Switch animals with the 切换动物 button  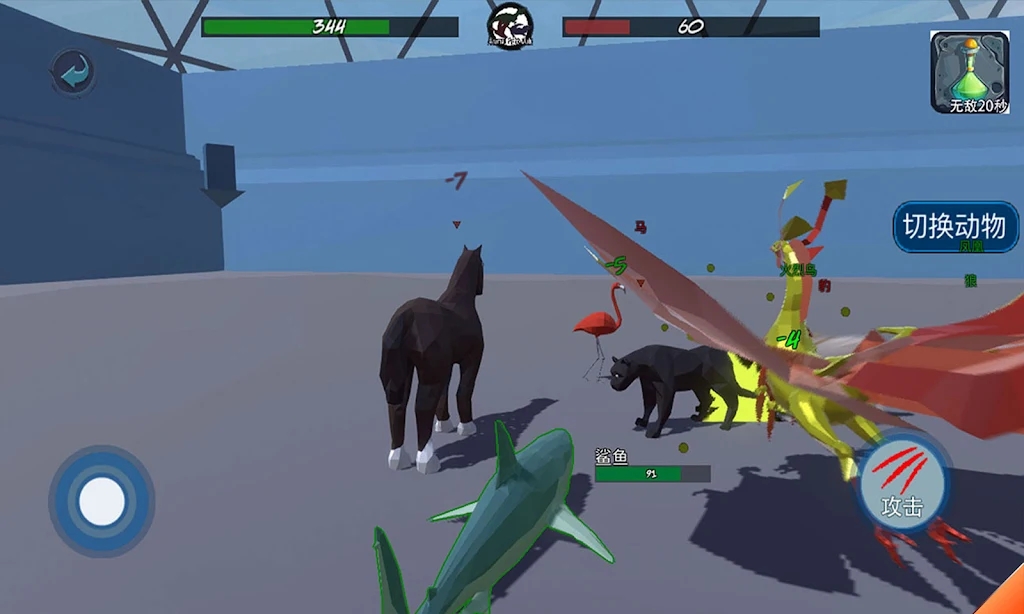954,227
